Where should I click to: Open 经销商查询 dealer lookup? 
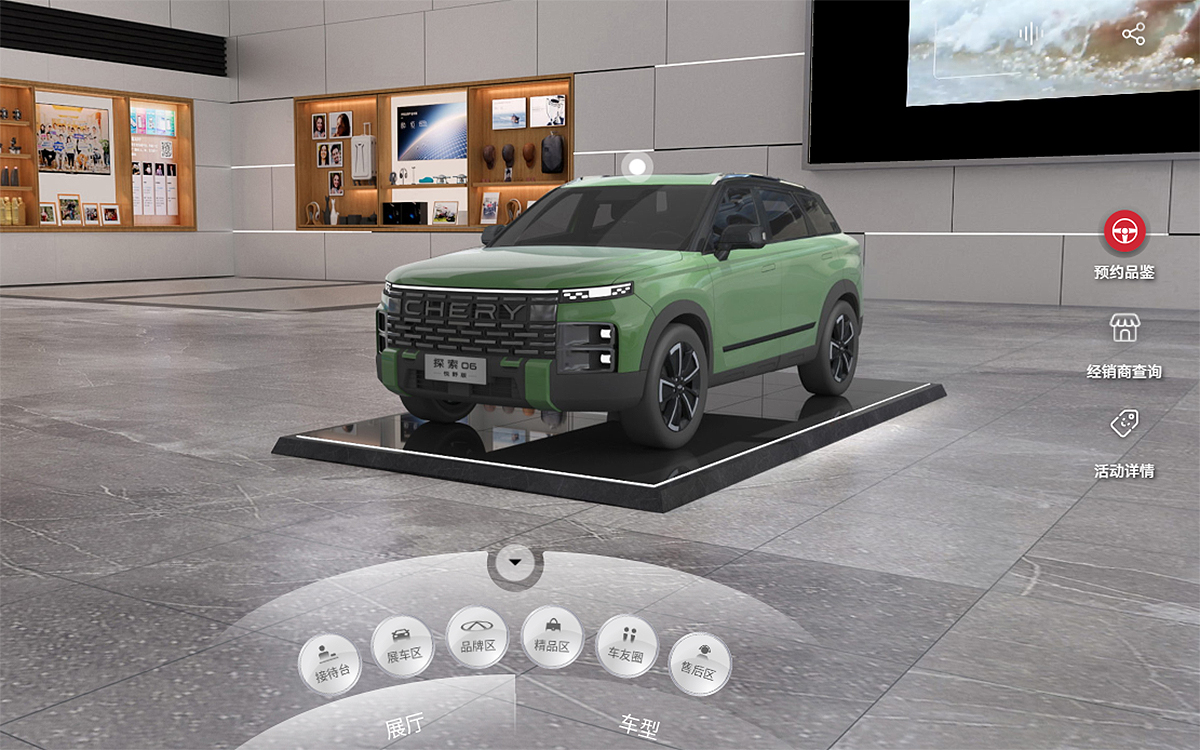(x=1125, y=328)
